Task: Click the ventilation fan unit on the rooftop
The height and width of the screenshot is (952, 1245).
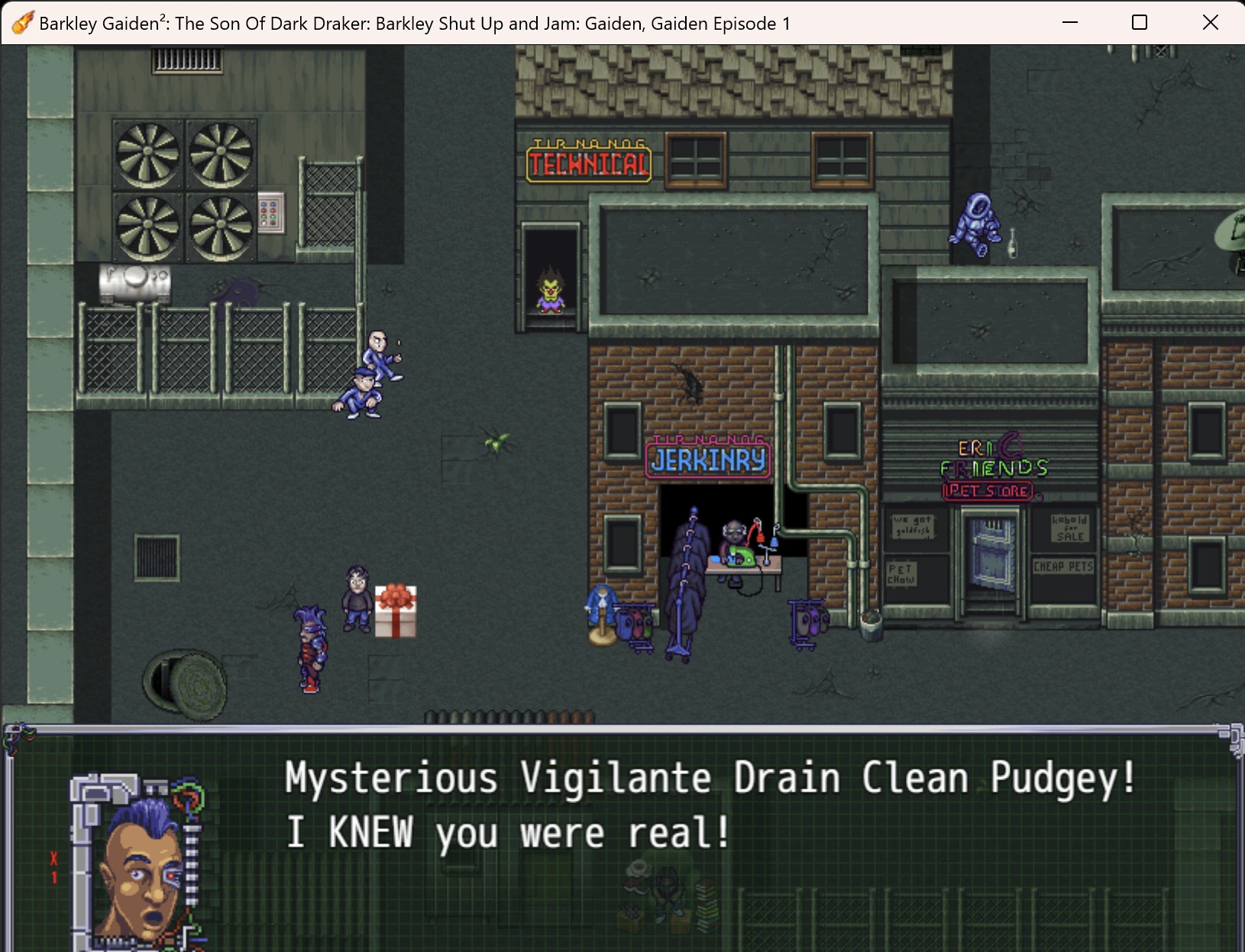Action: [x=183, y=191]
